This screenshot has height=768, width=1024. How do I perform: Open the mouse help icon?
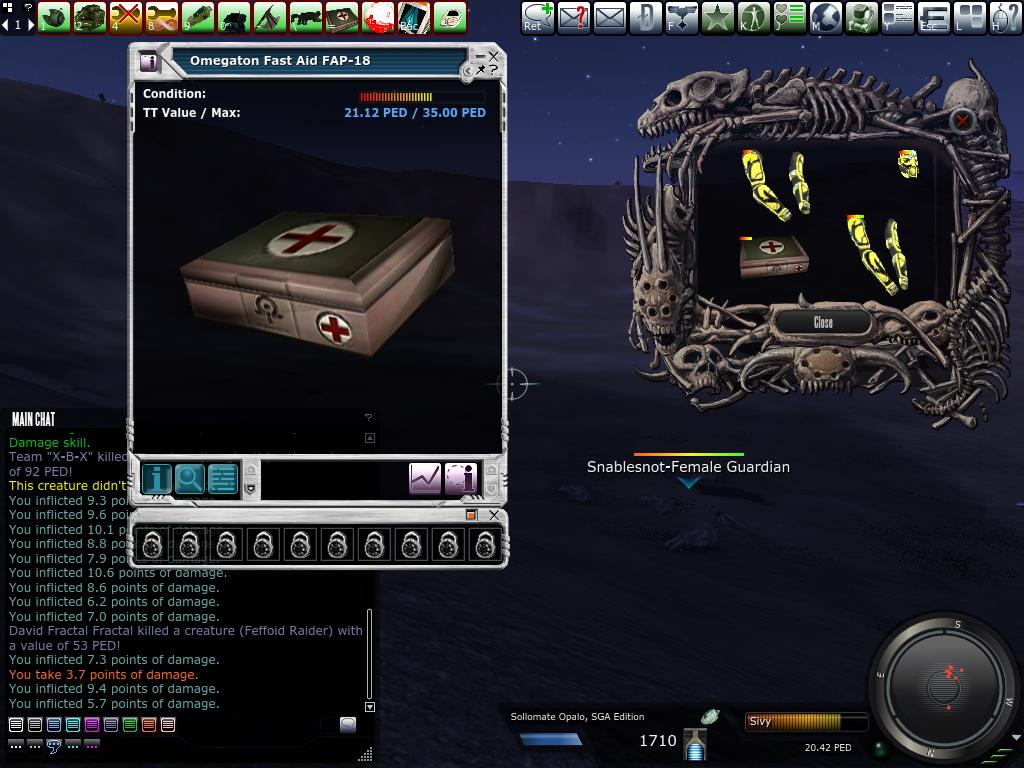[x=1005, y=16]
